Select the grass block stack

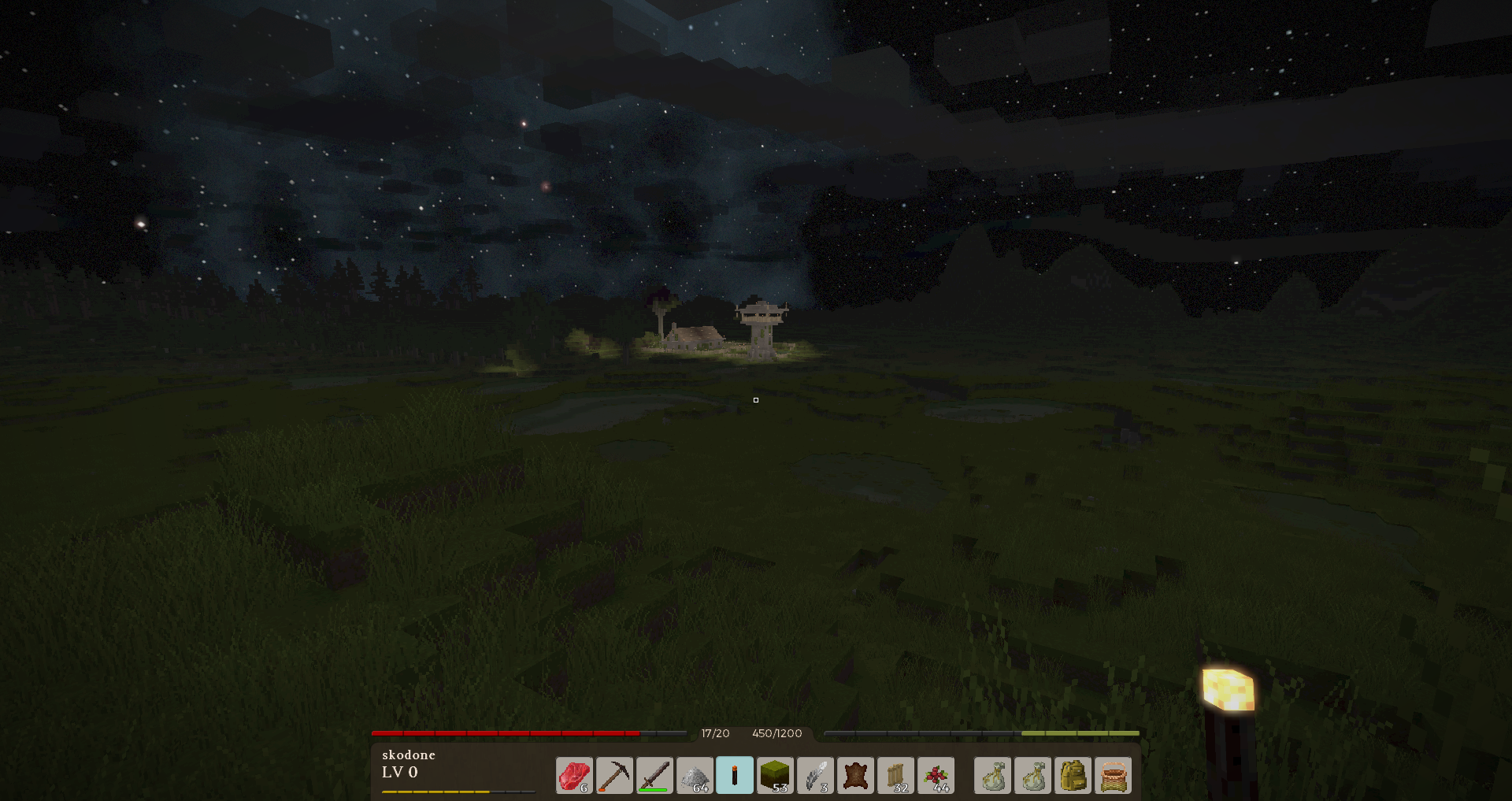[775, 776]
